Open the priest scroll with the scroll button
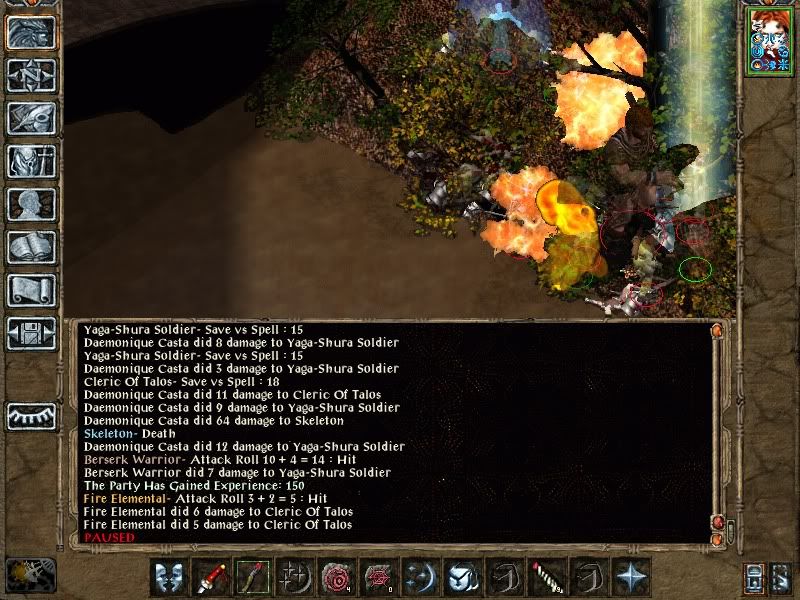This screenshot has width=800, height=600. (x=31, y=290)
